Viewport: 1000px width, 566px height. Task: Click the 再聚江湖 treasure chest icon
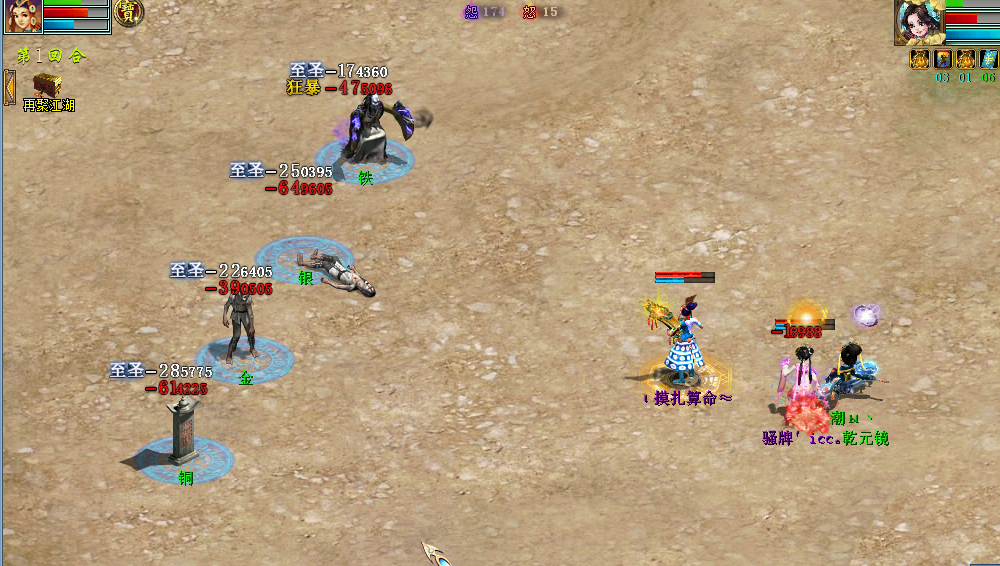pos(46,85)
